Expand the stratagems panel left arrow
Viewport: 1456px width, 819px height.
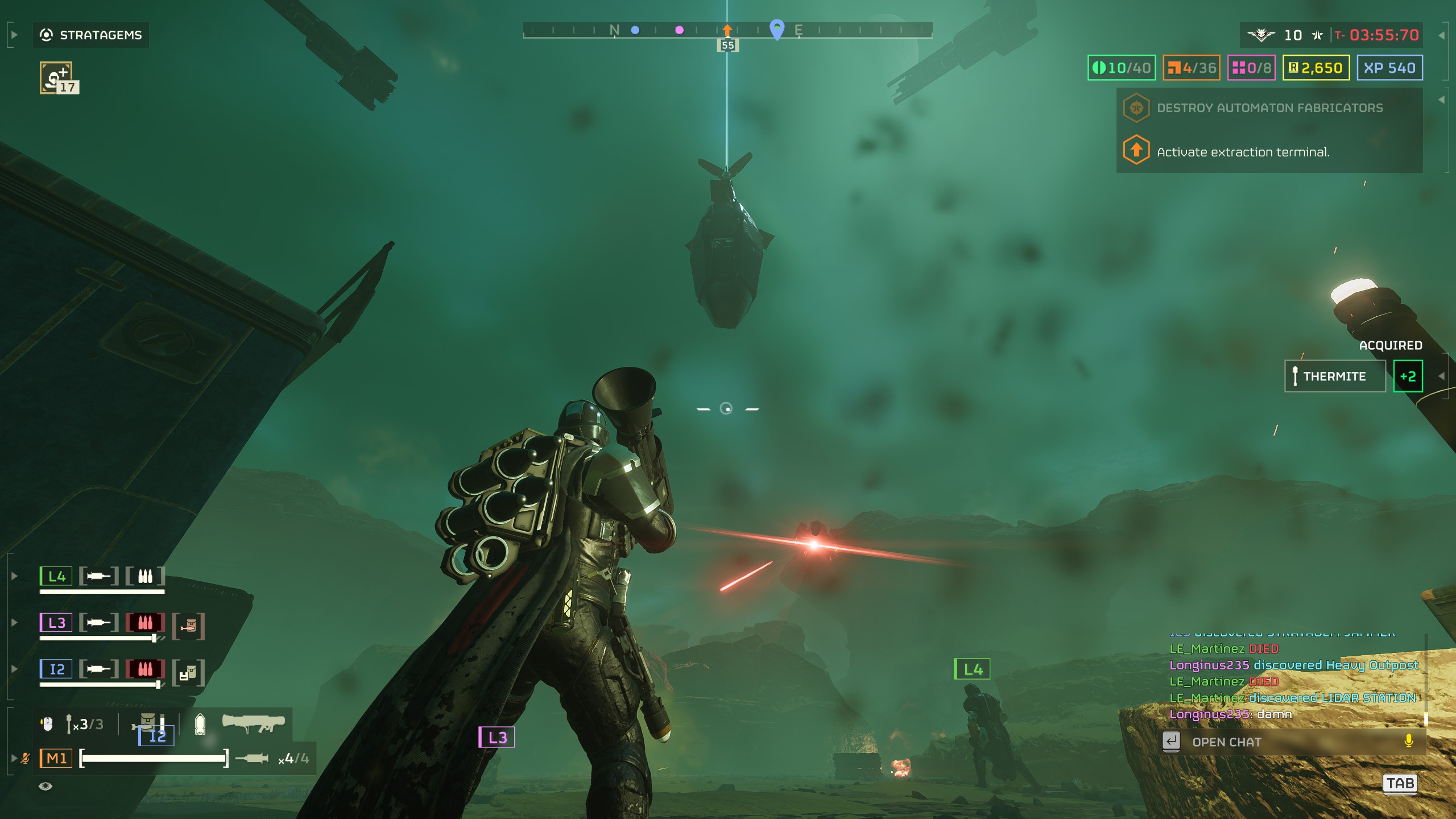click(x=14, y=35)
